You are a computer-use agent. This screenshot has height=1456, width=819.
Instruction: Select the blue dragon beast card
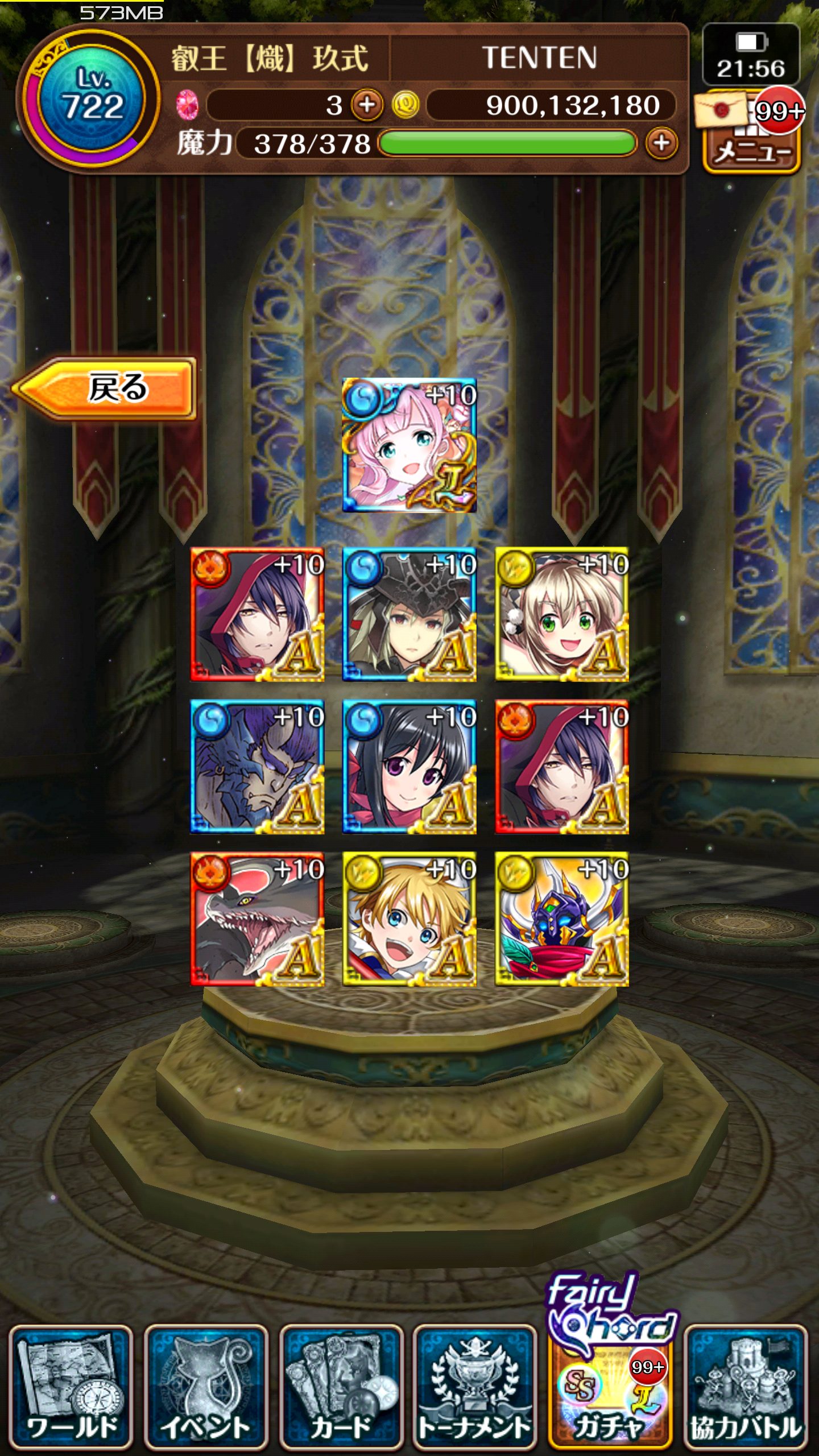(257, 767)
